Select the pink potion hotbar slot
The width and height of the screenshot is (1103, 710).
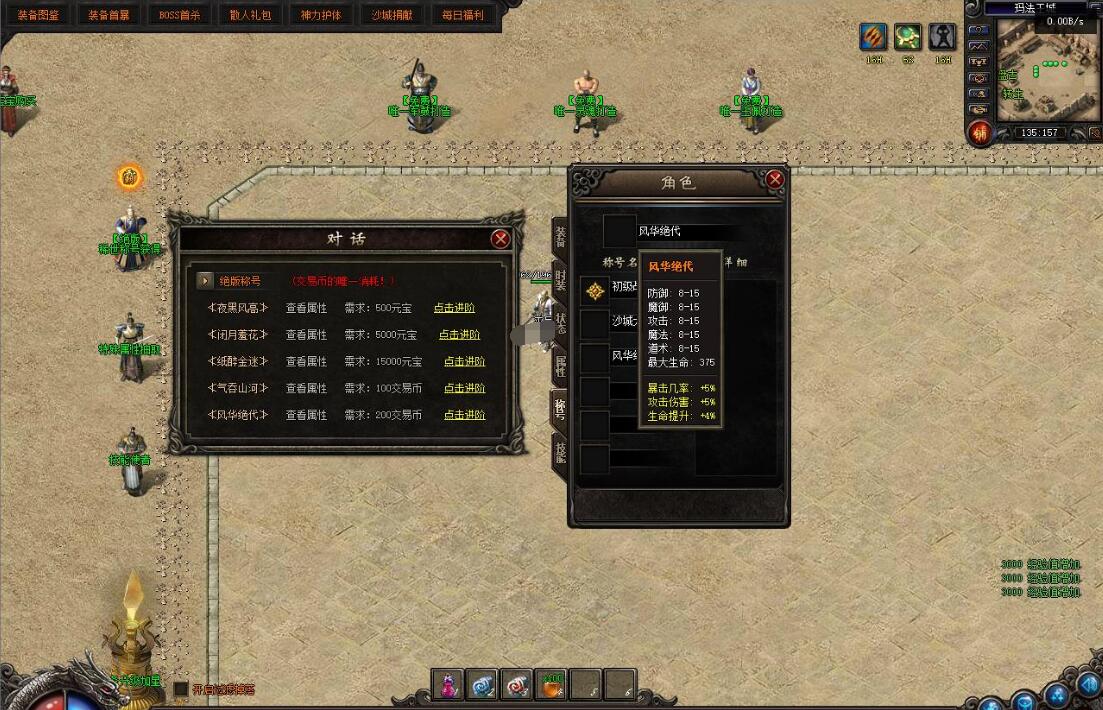coord(449,683)
